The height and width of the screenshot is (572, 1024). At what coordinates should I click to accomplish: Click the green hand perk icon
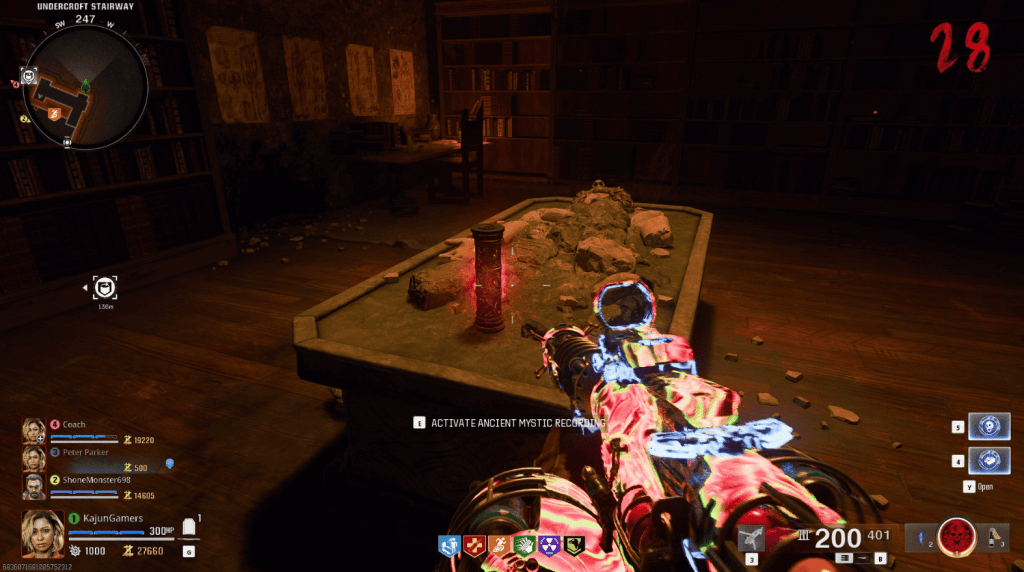(523, 546)
